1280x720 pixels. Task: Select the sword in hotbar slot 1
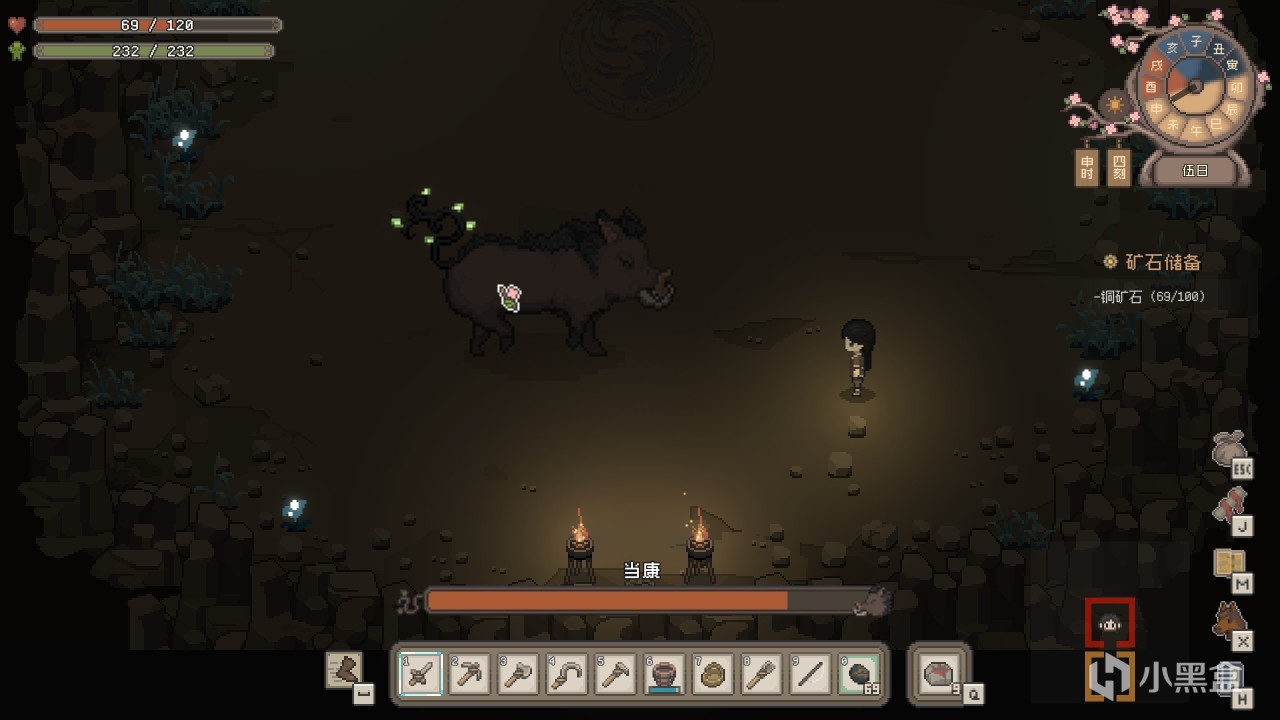pos(421,676)
